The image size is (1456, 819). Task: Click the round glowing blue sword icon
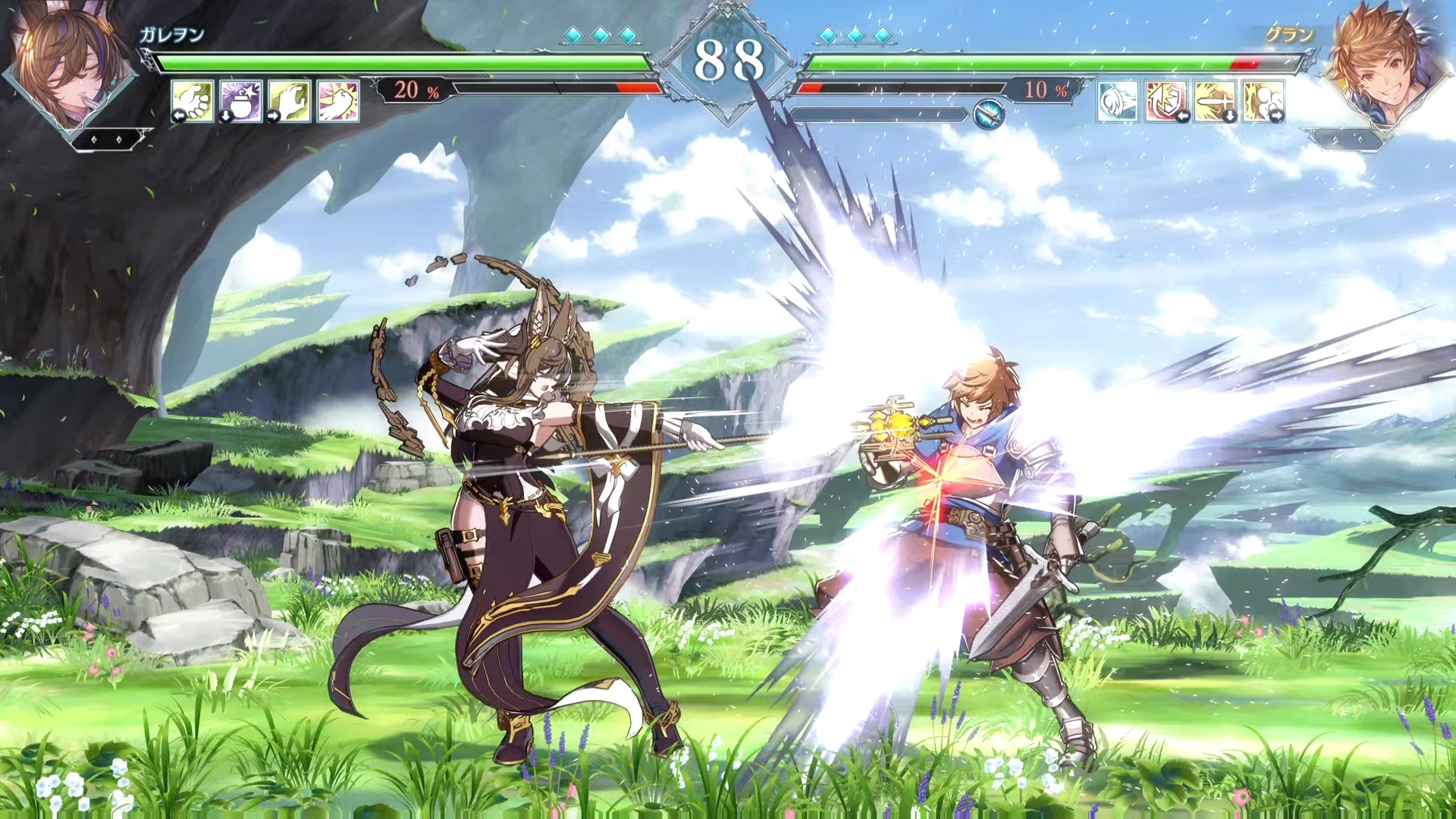click(x=988, y=115)
